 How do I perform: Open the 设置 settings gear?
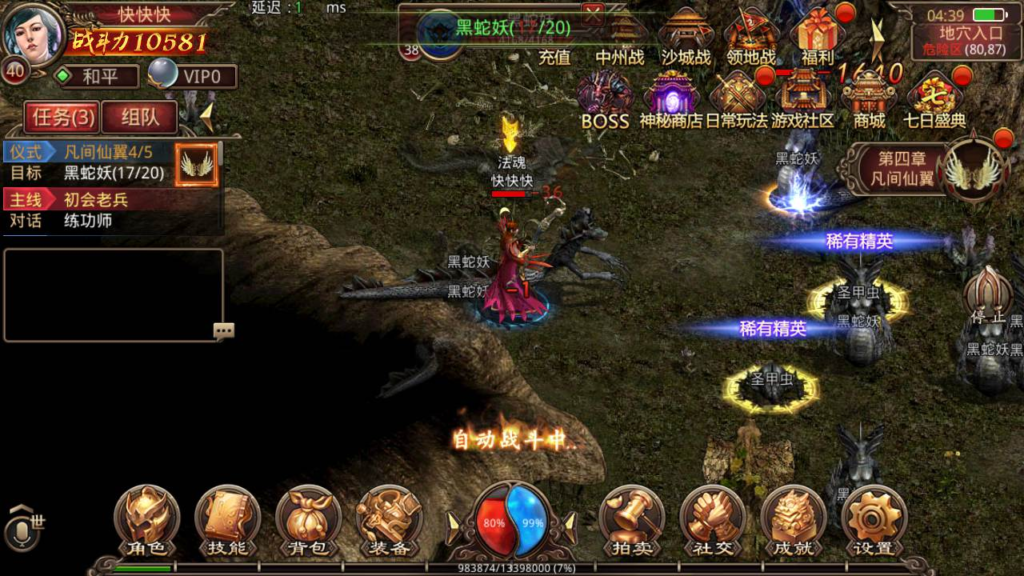873,520
